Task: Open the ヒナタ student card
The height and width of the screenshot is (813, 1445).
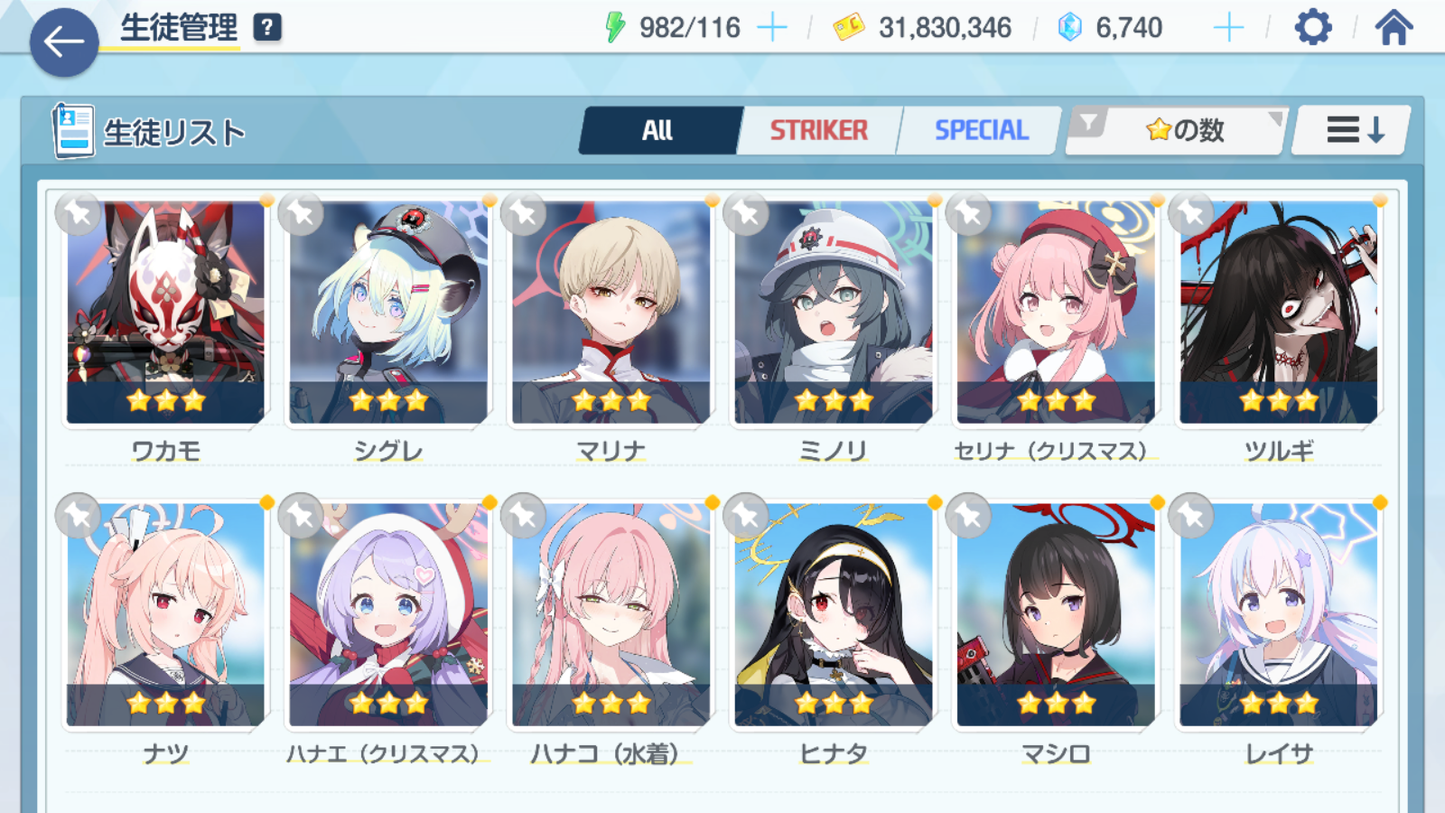Action: (x=833, y=615)
